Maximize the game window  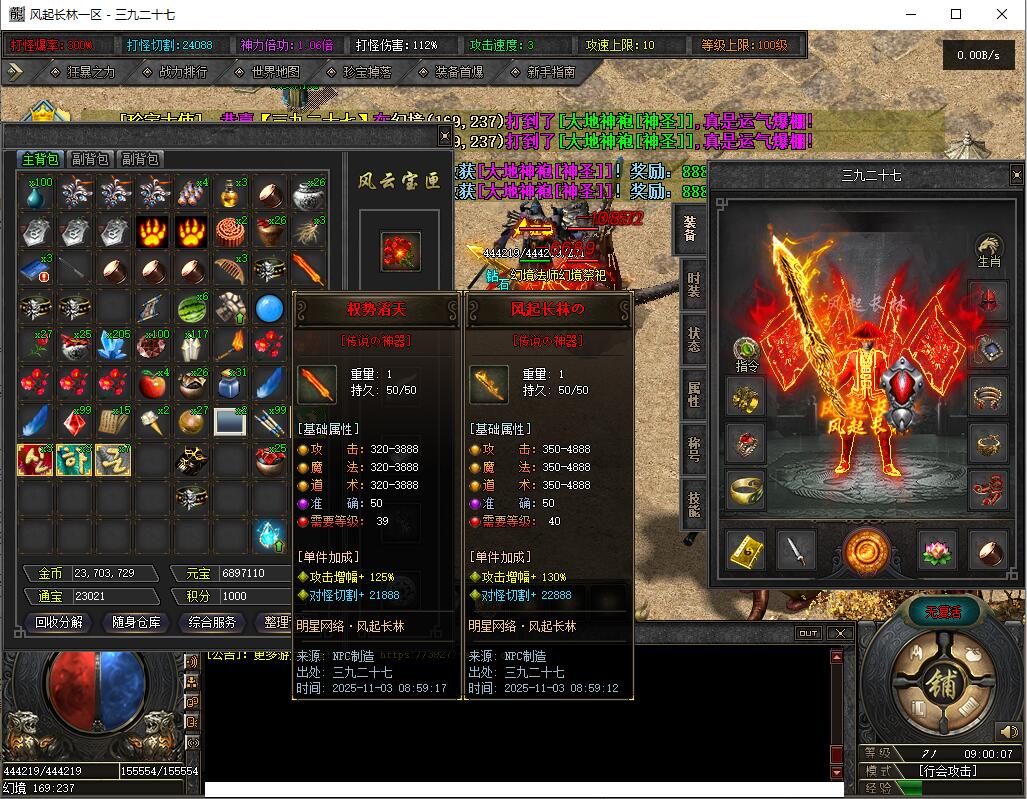click(956, 14)
